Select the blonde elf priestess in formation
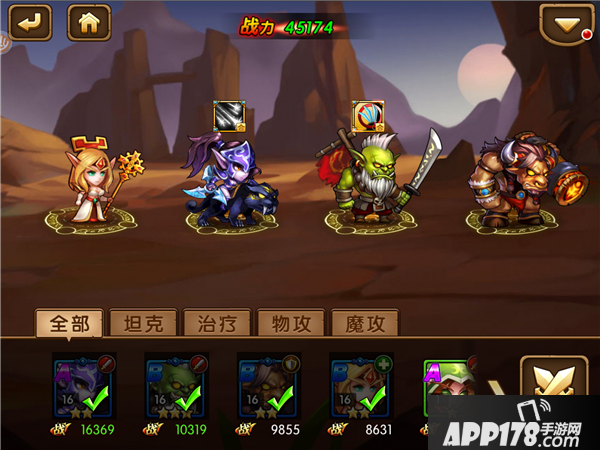This screenshot has width=600, height=450. [94, 178]
